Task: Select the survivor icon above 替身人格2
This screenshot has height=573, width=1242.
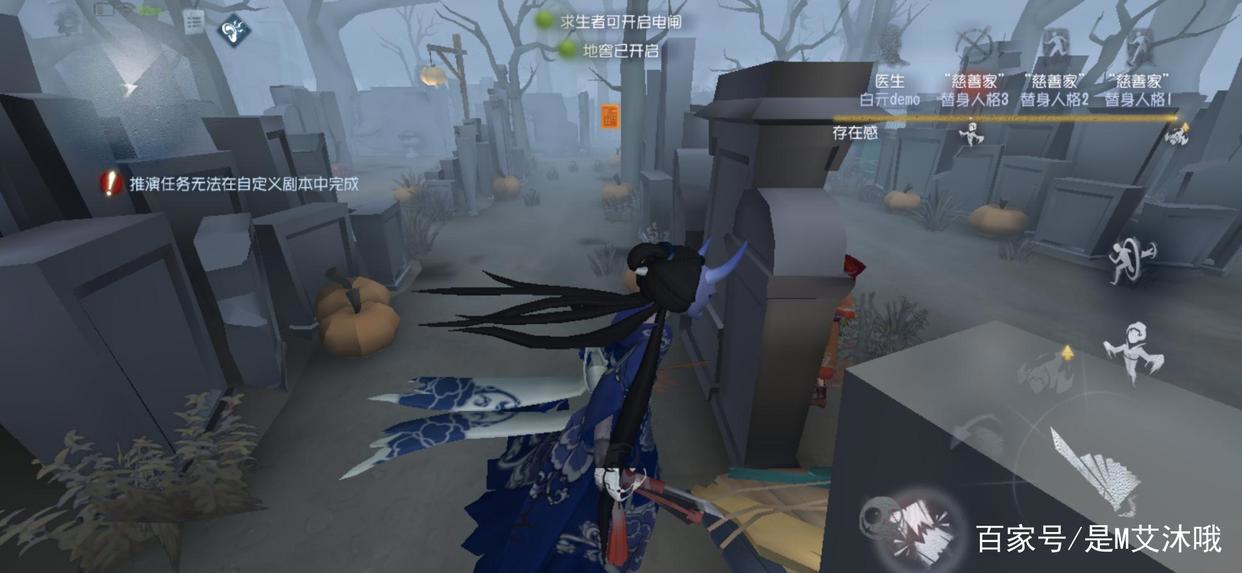Action: (x=1054, y=44)
